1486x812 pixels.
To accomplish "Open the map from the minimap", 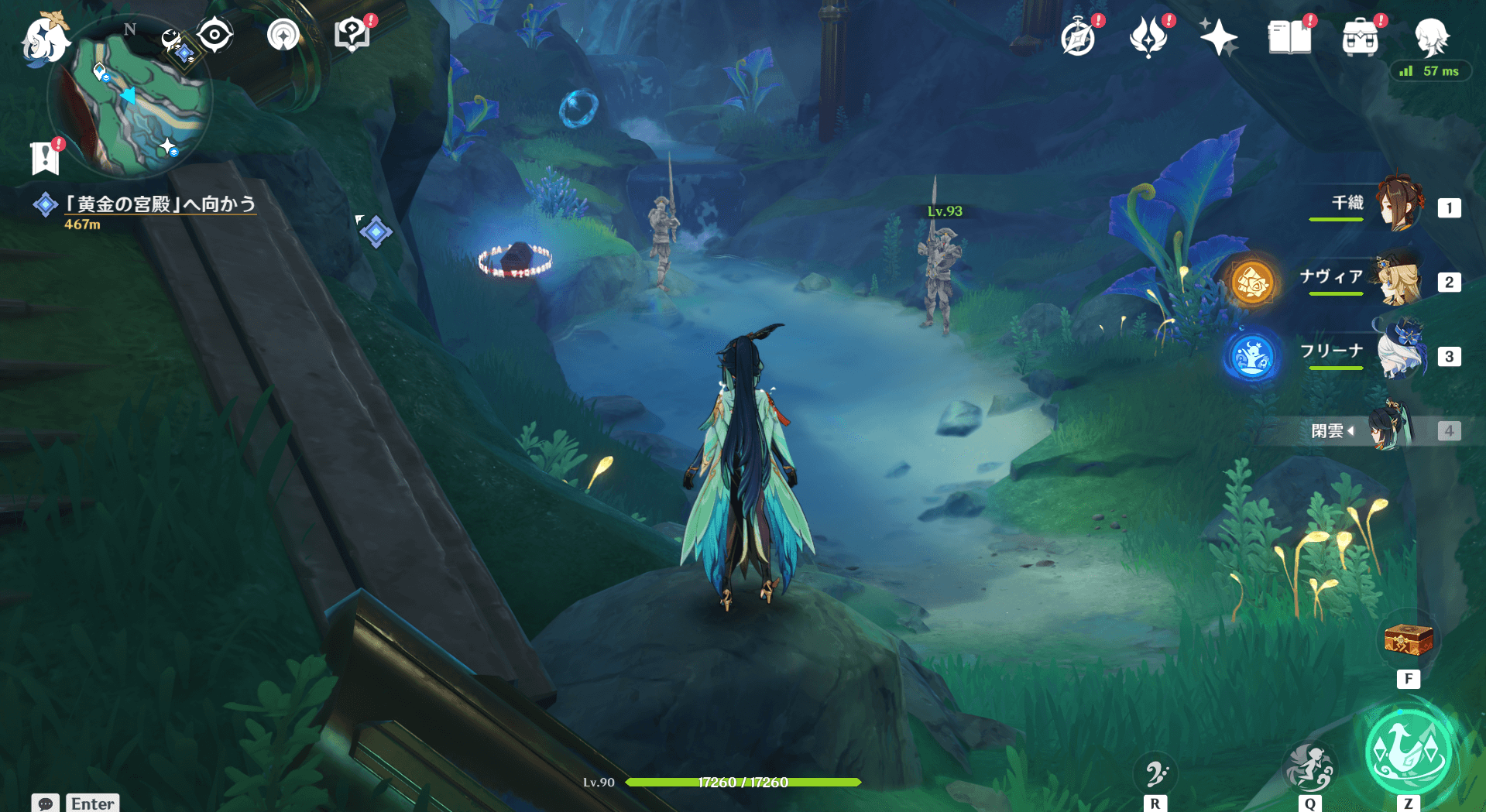I will pyautogui.click(x=130, y=98).
